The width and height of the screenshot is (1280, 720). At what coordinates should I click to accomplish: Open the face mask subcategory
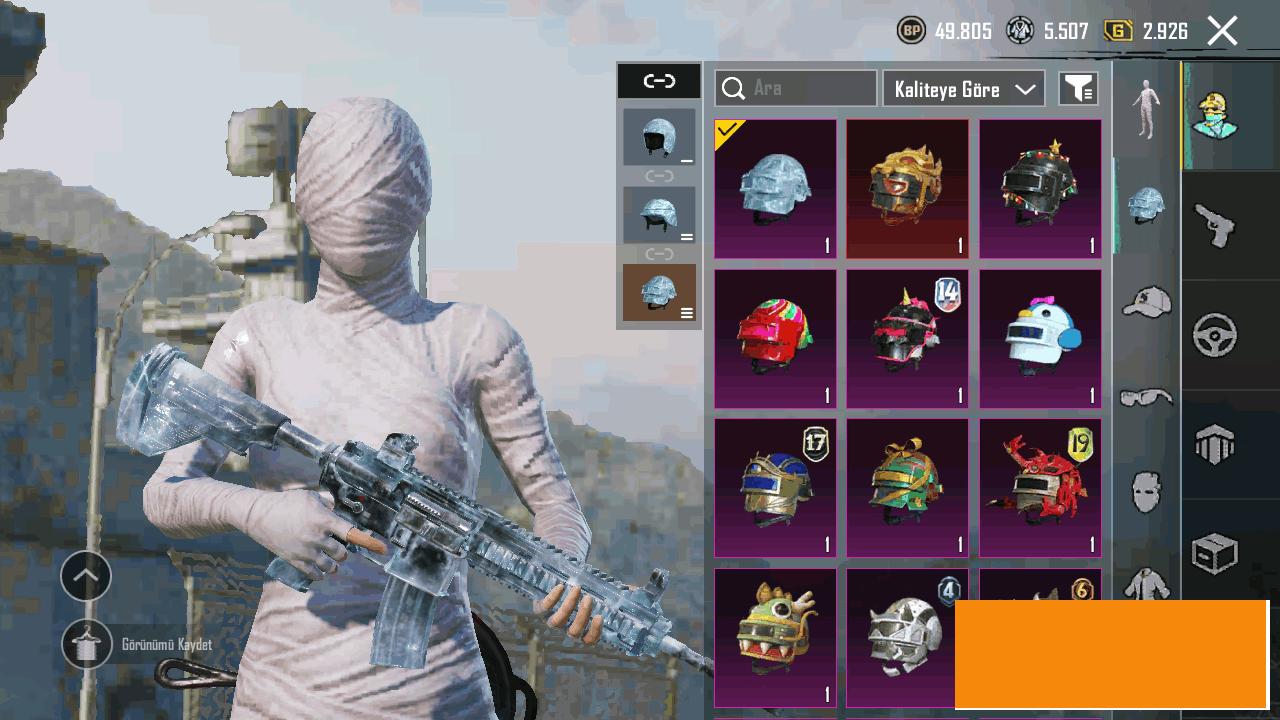(1146, 492)
